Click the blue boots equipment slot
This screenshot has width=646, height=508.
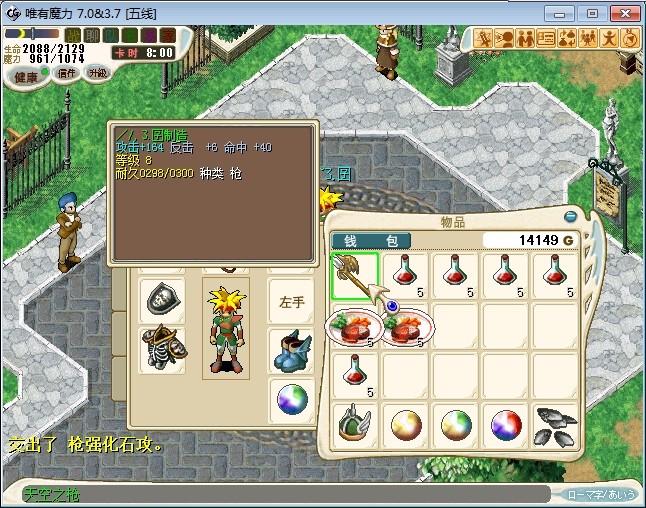(x=291, y=350)
